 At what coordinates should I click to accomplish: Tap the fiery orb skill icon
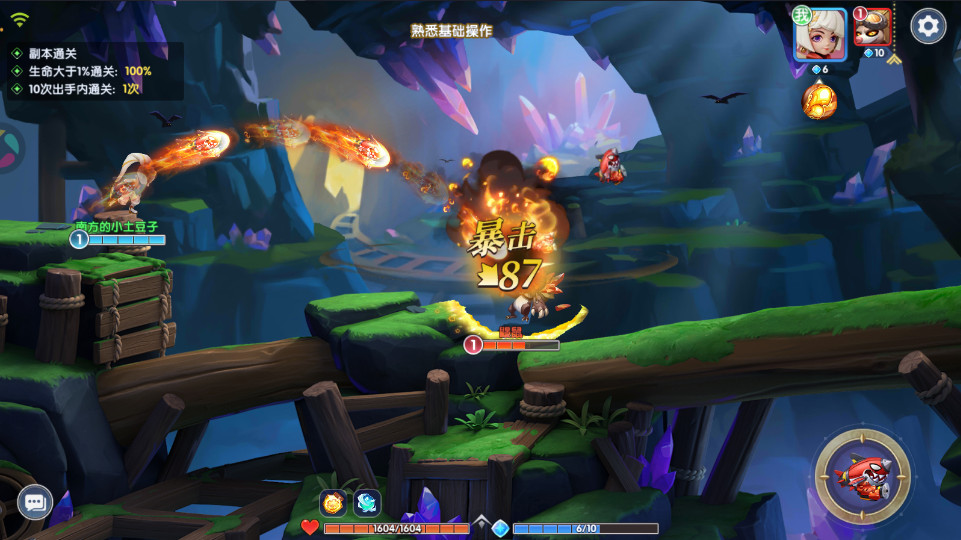(x=819, y=99)
